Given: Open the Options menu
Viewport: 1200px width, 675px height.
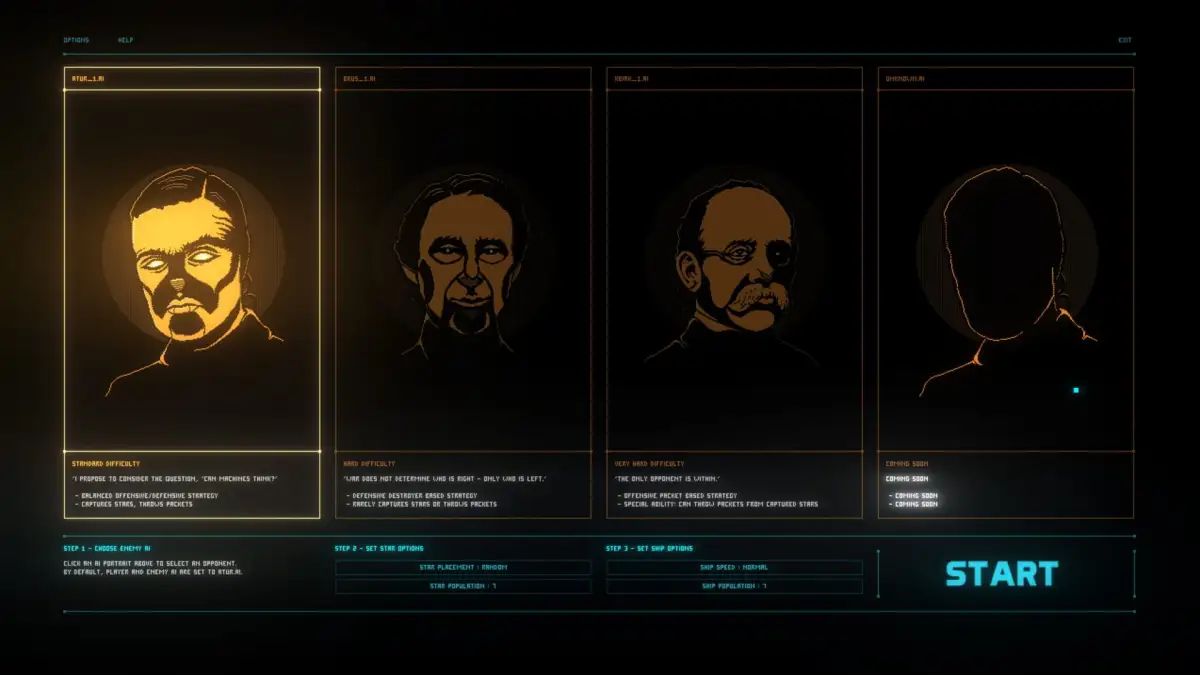Looking at the screenshot, I should click(76, 40).
